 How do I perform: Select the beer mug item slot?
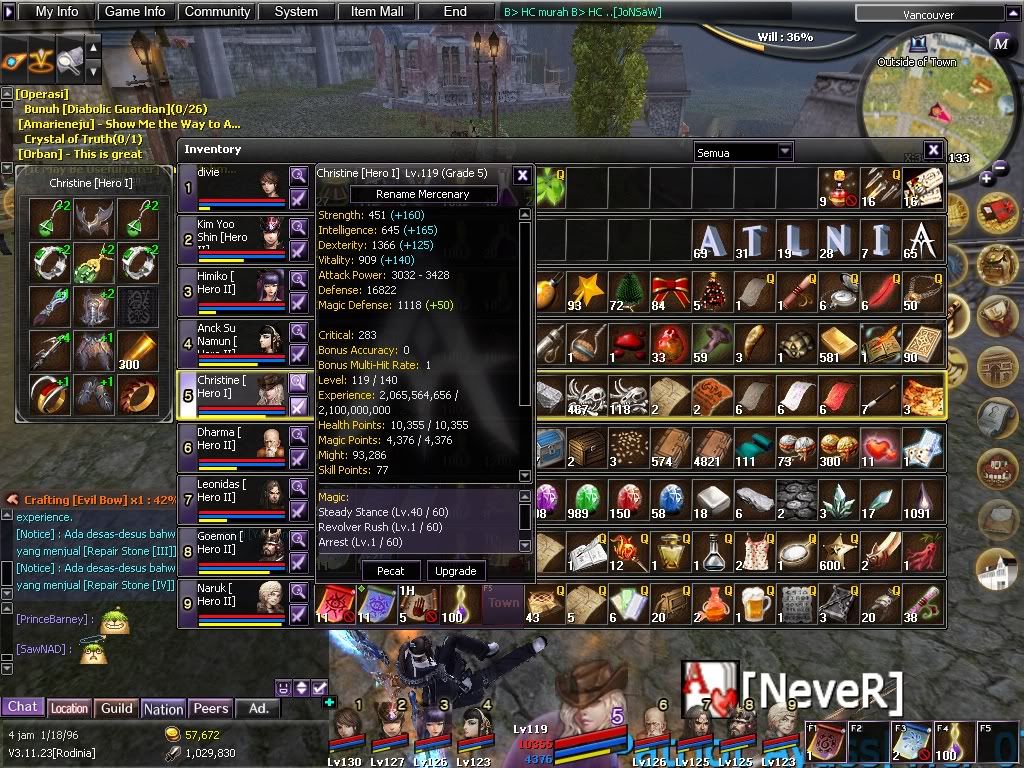755,603
